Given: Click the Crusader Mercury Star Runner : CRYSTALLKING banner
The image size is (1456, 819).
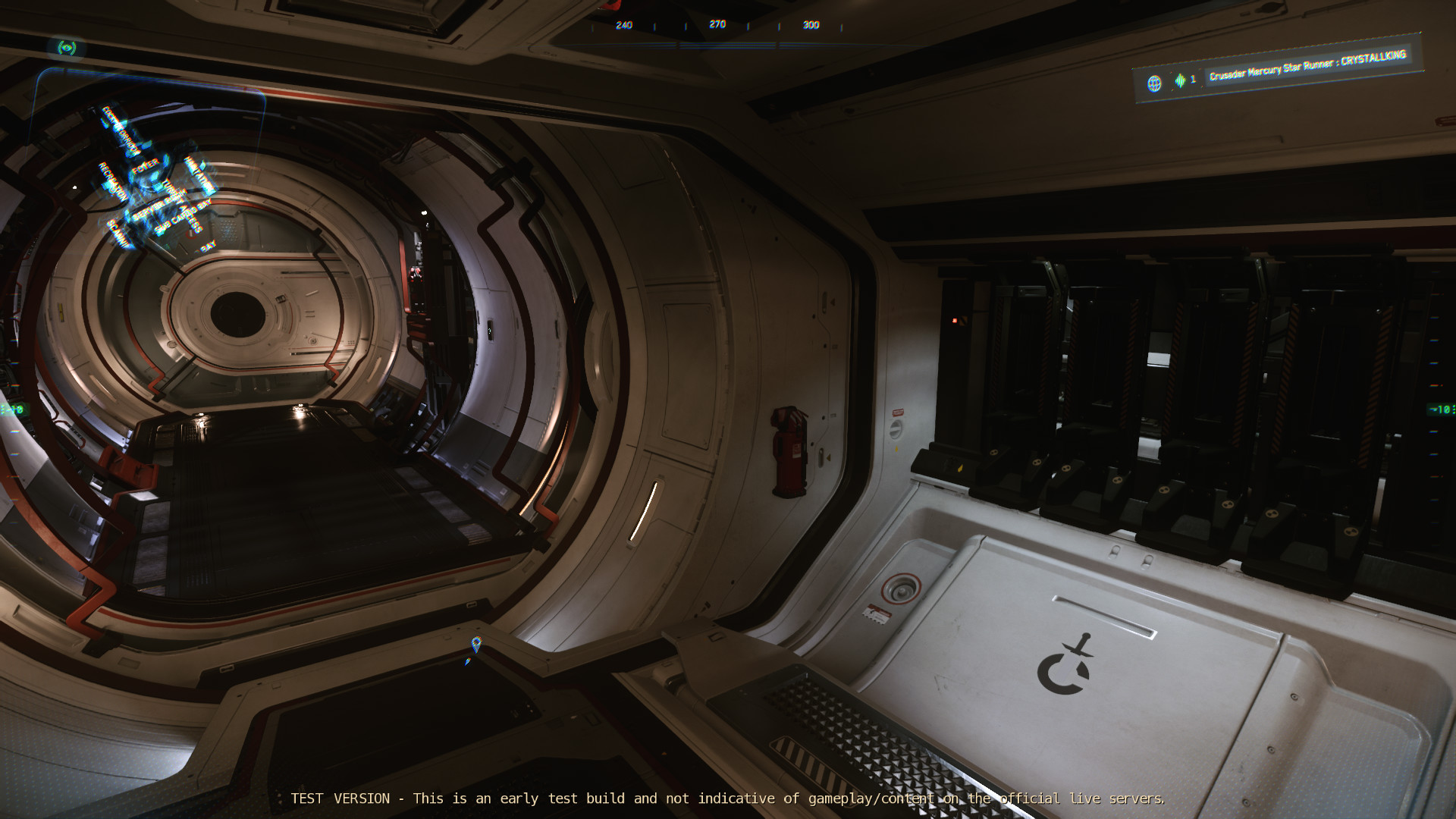Looking at the screenshot, I should click(1310, 64).
